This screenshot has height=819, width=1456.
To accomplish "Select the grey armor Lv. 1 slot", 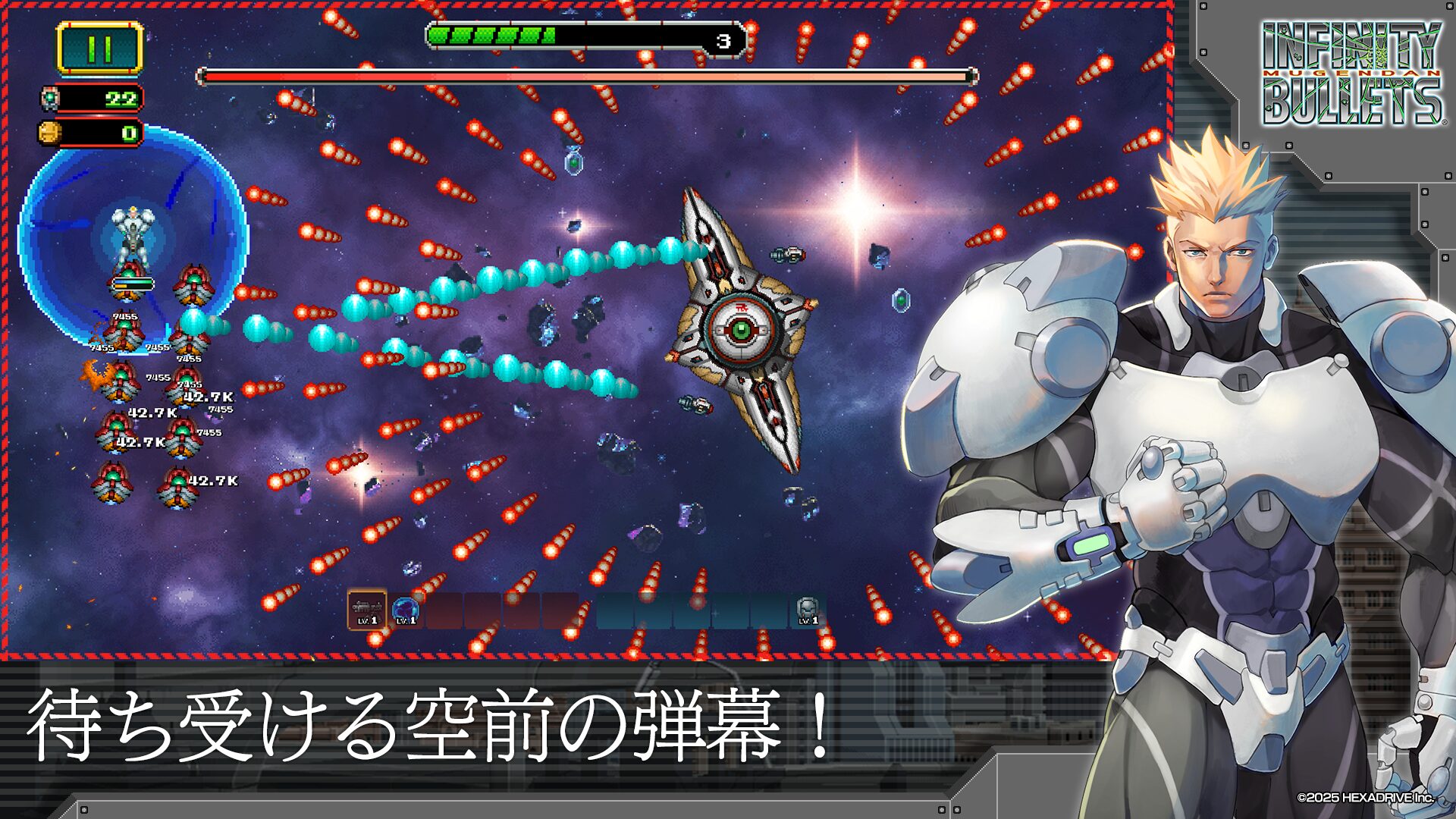I will pos(808,610).
